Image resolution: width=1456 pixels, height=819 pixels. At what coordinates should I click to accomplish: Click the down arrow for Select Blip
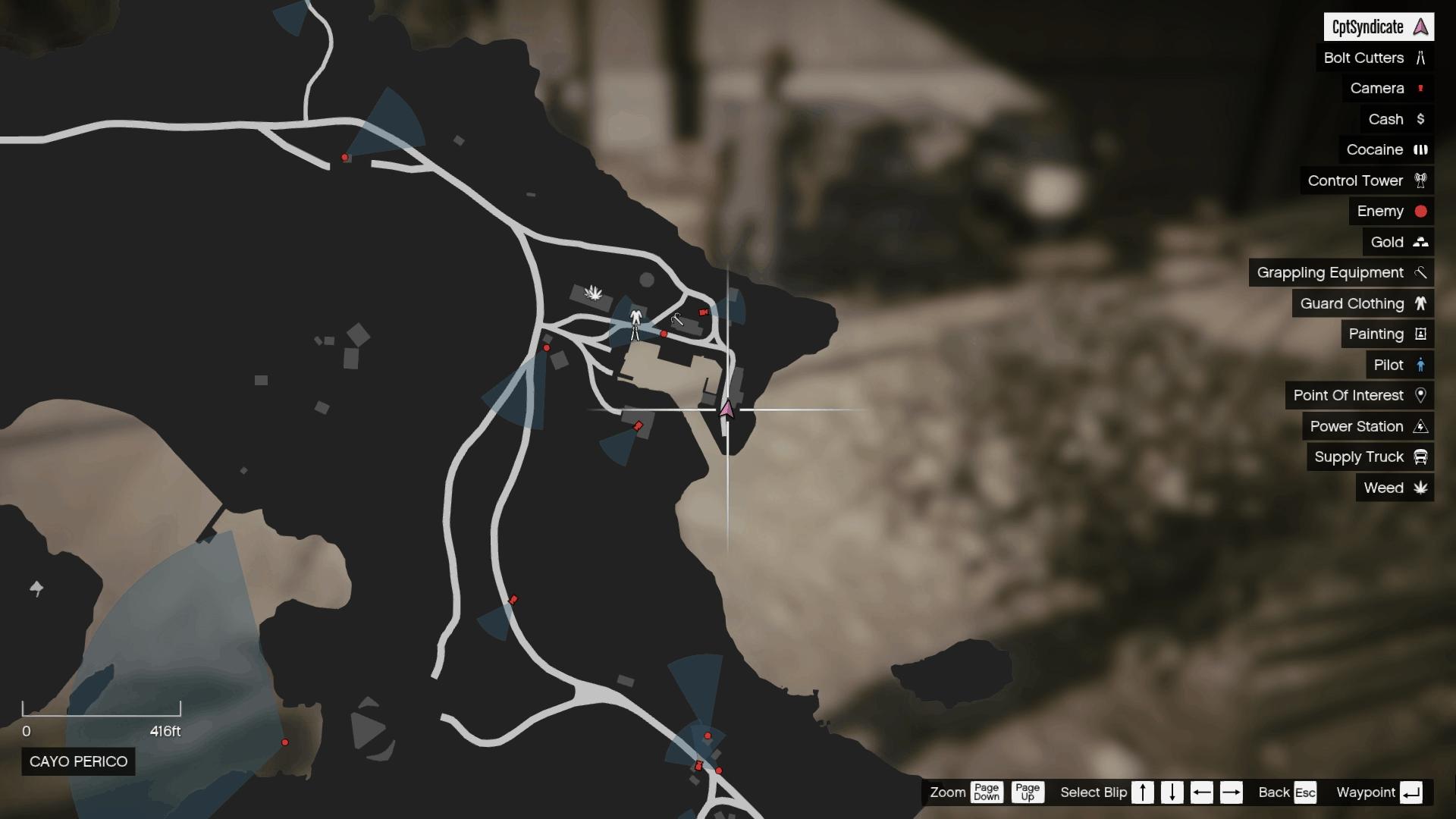1172,792
